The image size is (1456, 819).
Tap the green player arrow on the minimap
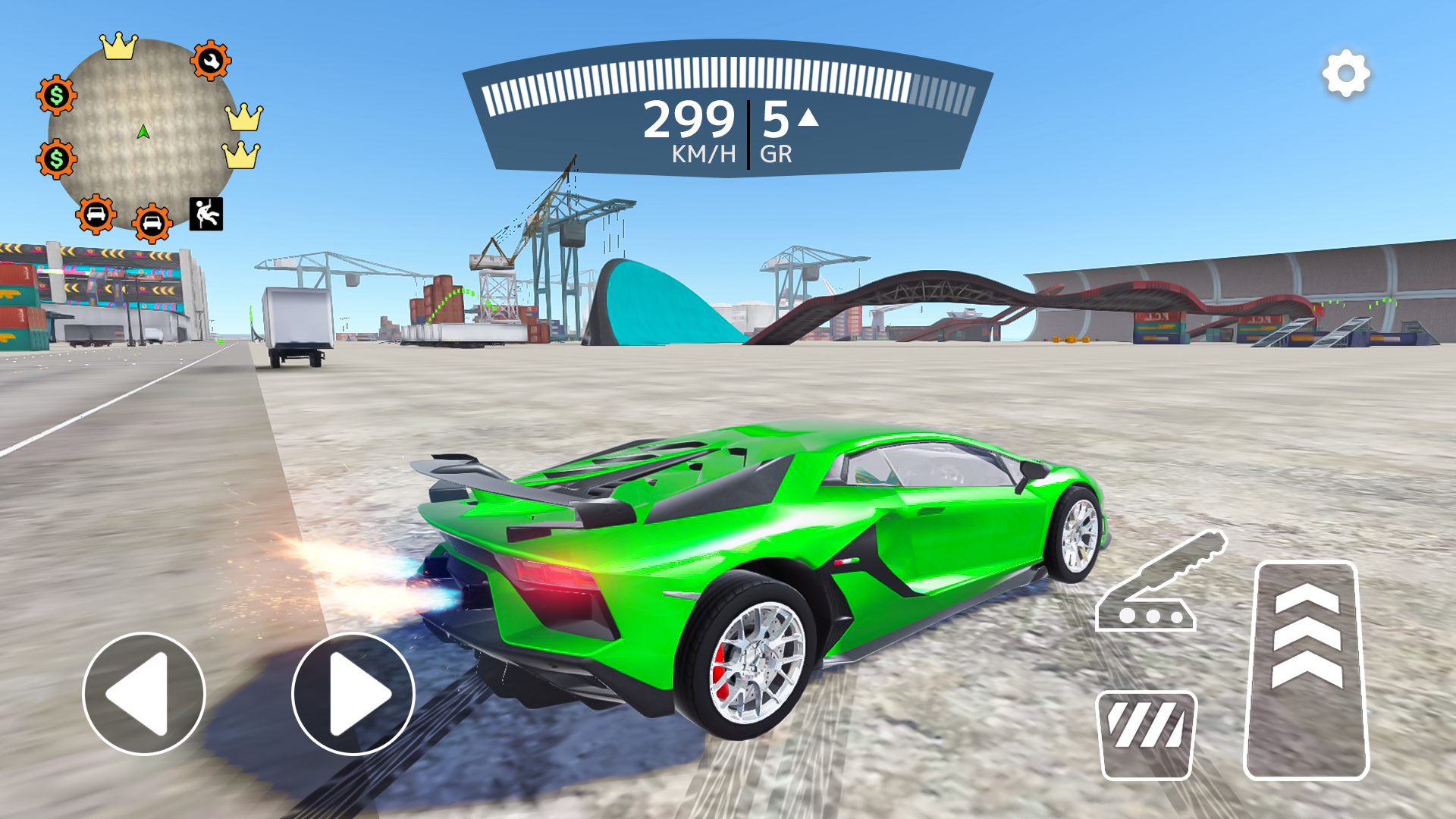click(143, 130)
